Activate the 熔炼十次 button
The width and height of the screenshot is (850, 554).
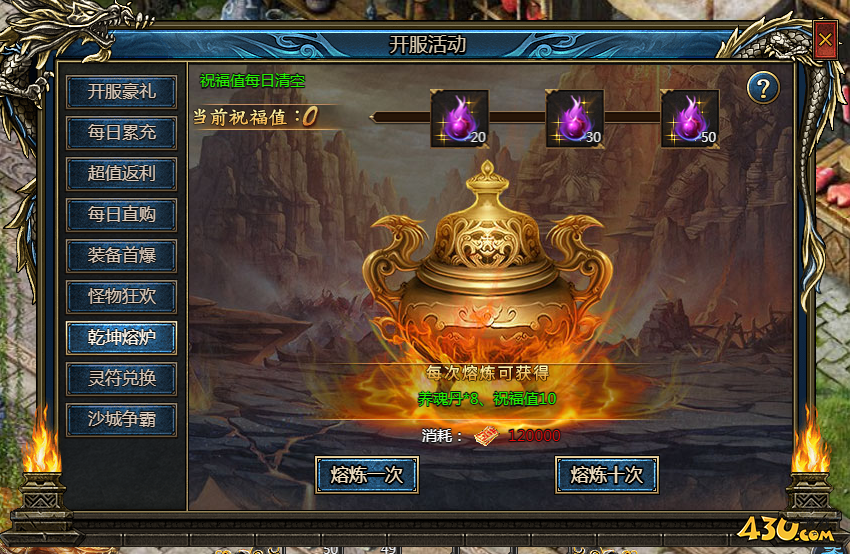[x=606, y=475]
